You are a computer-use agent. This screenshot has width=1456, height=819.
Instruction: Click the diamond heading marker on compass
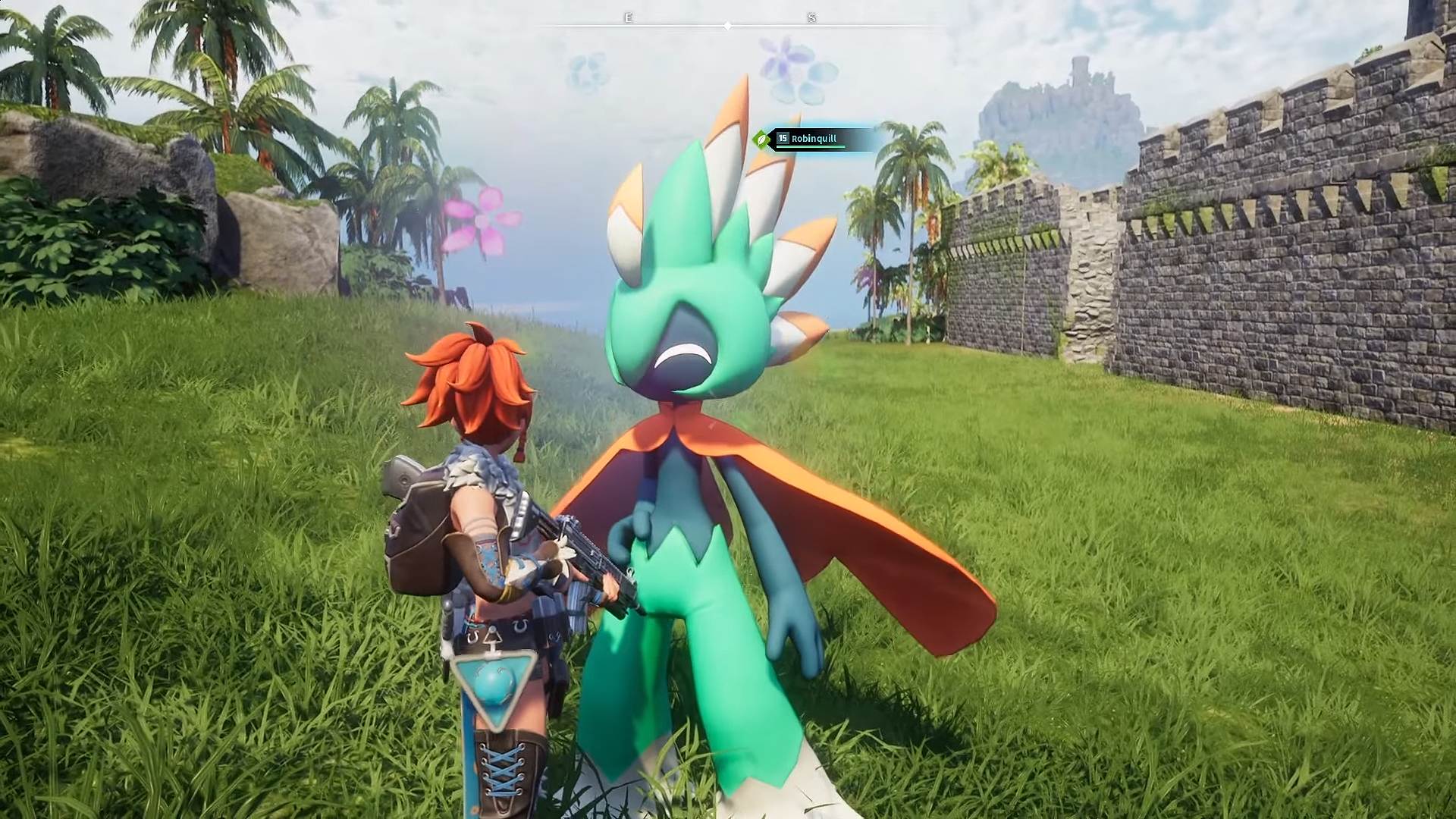pos(727,24)
